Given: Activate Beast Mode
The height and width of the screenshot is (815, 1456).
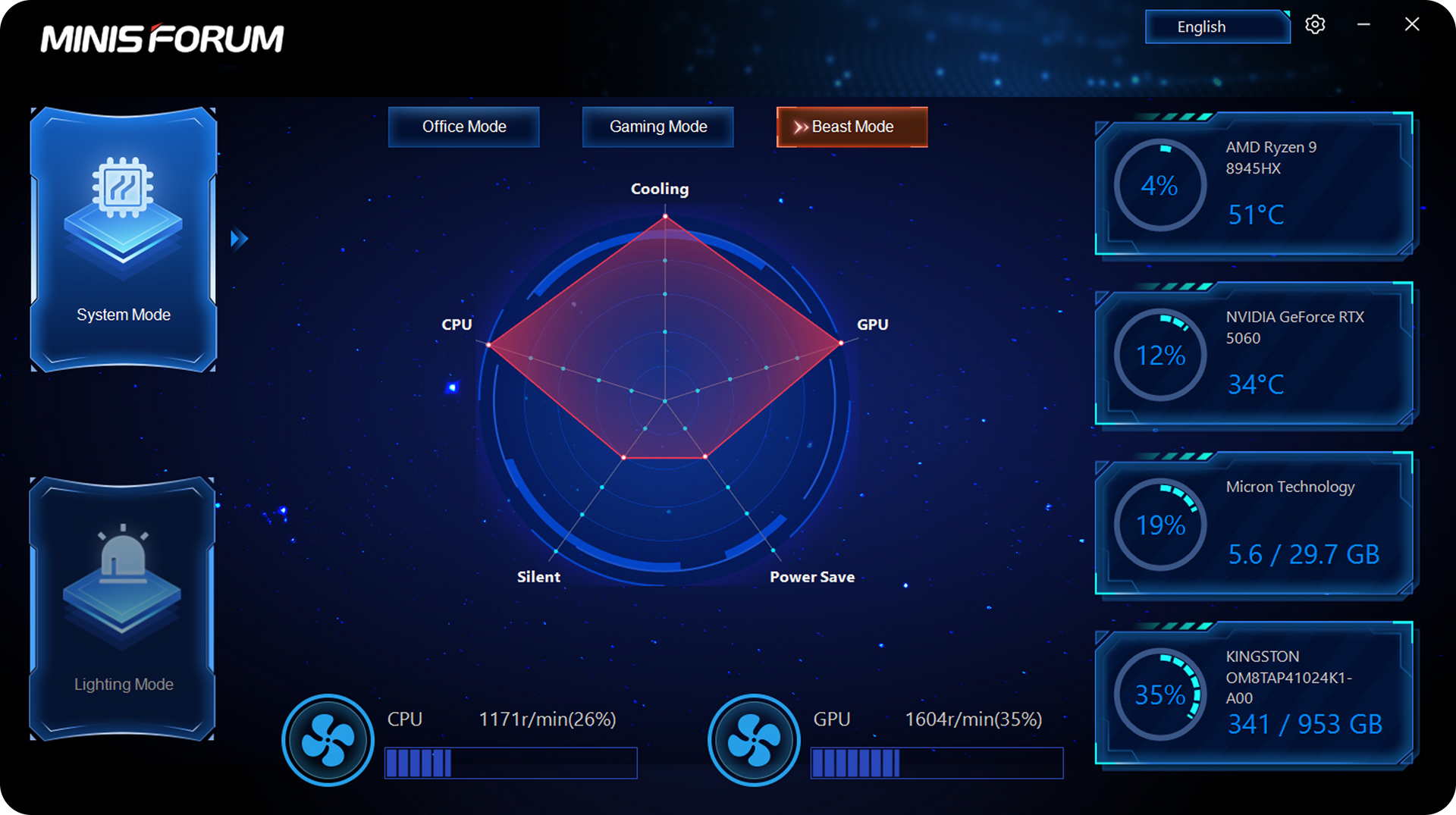Looking at the screenshot, I should [852, 127].
